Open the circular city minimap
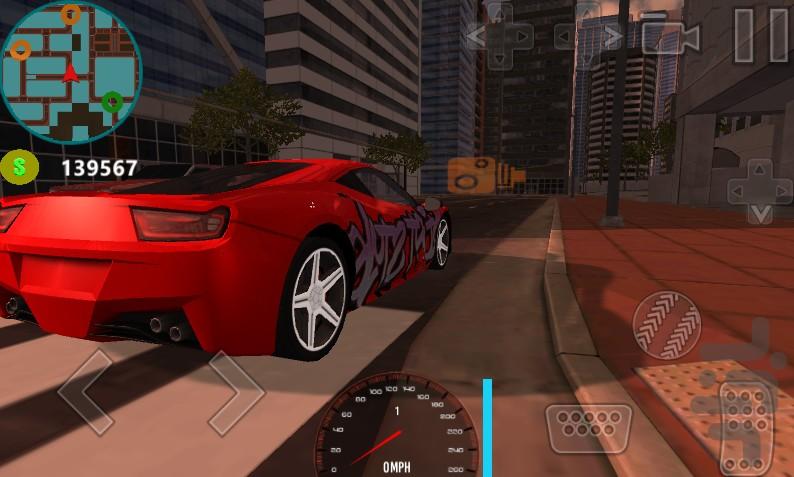 [x=70, y=73]
